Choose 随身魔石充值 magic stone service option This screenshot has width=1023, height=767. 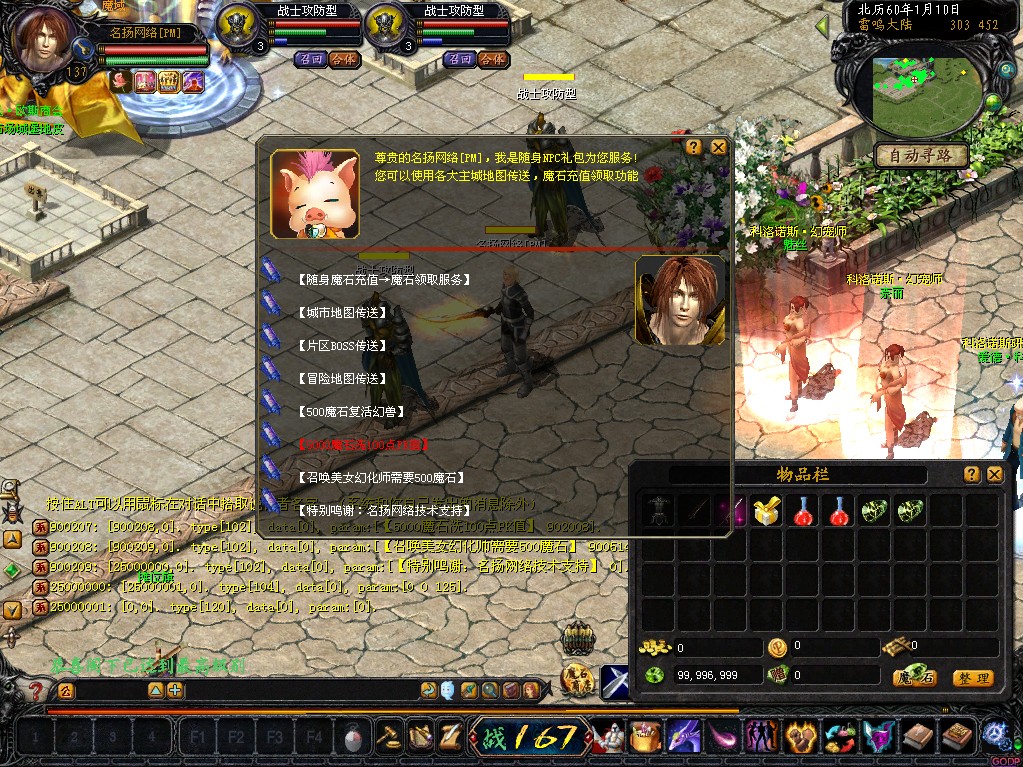pos(384,280)
